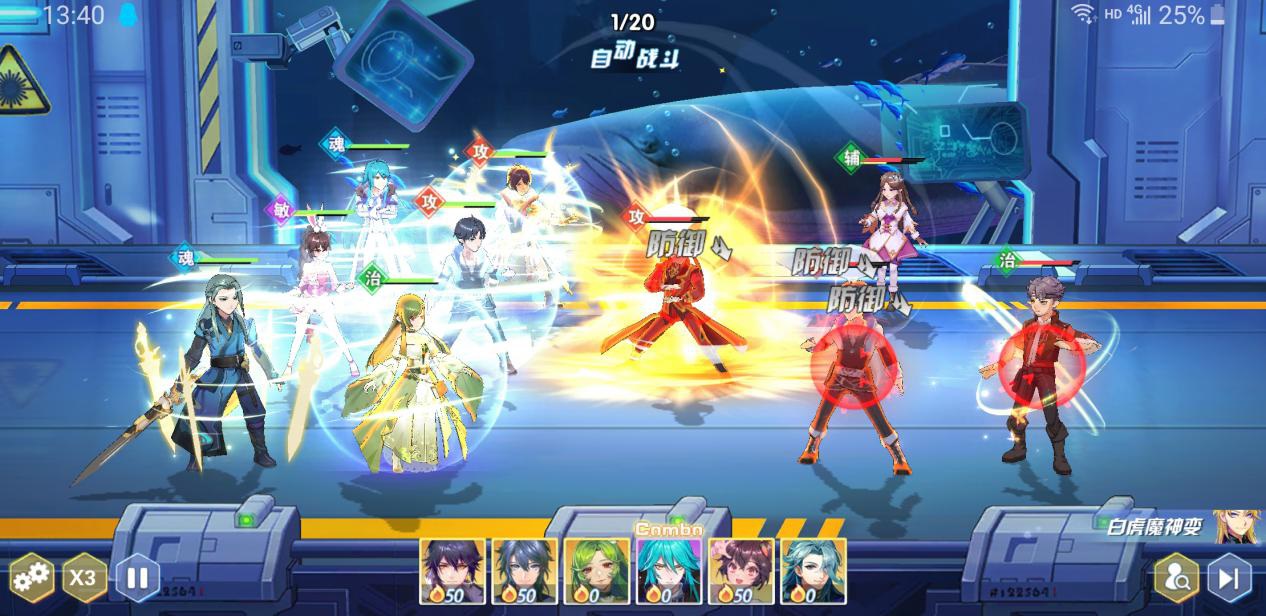
Task: Toggle the X3 battle speed button
Action: point(85,577)
